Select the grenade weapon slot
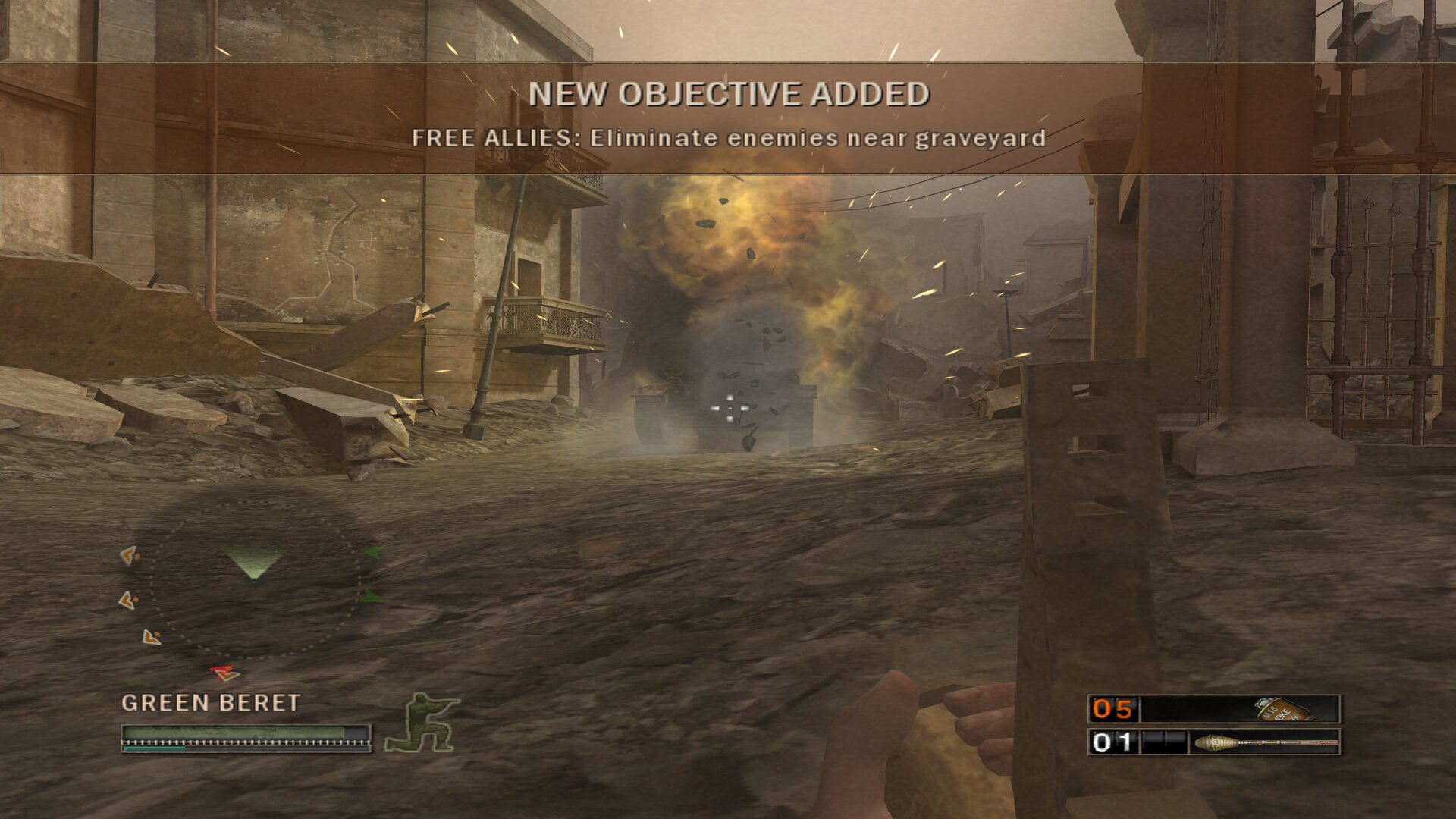1456x819 pixels. coord(1214,709)
